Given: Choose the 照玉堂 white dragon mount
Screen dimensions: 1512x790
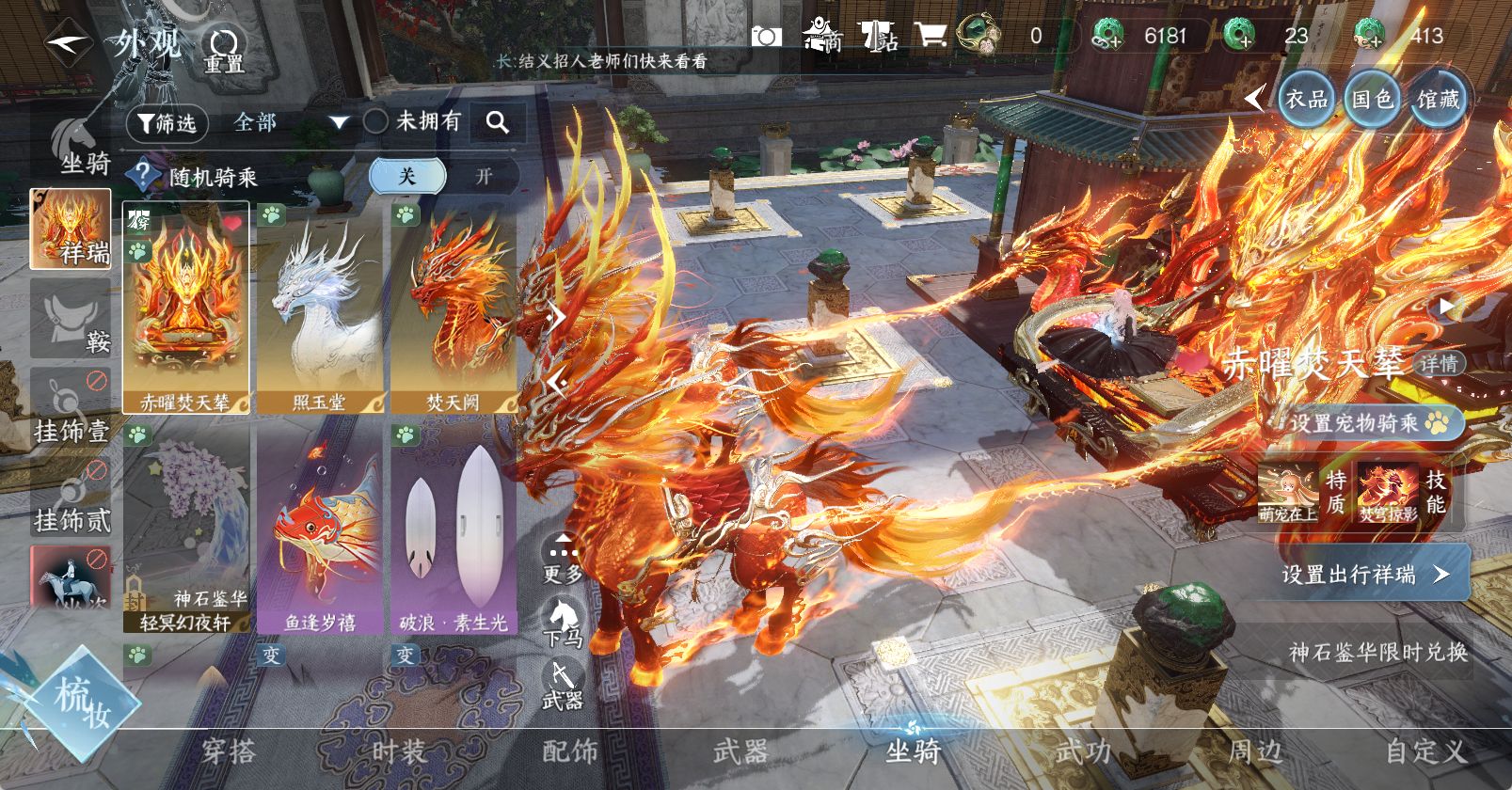Looking at the screenshot, I should (320, 308).
